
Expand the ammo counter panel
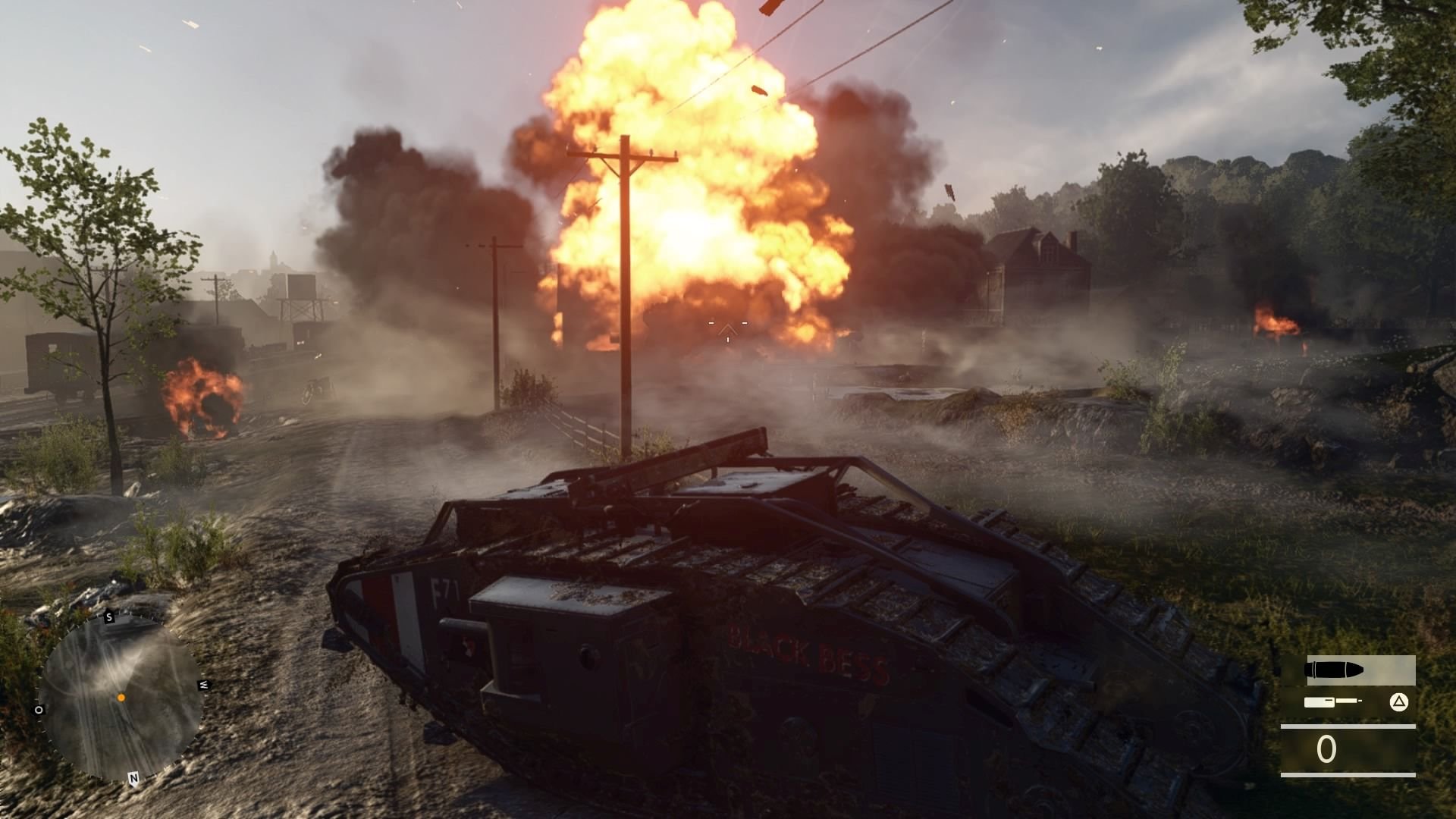[x=1350, y=748]
